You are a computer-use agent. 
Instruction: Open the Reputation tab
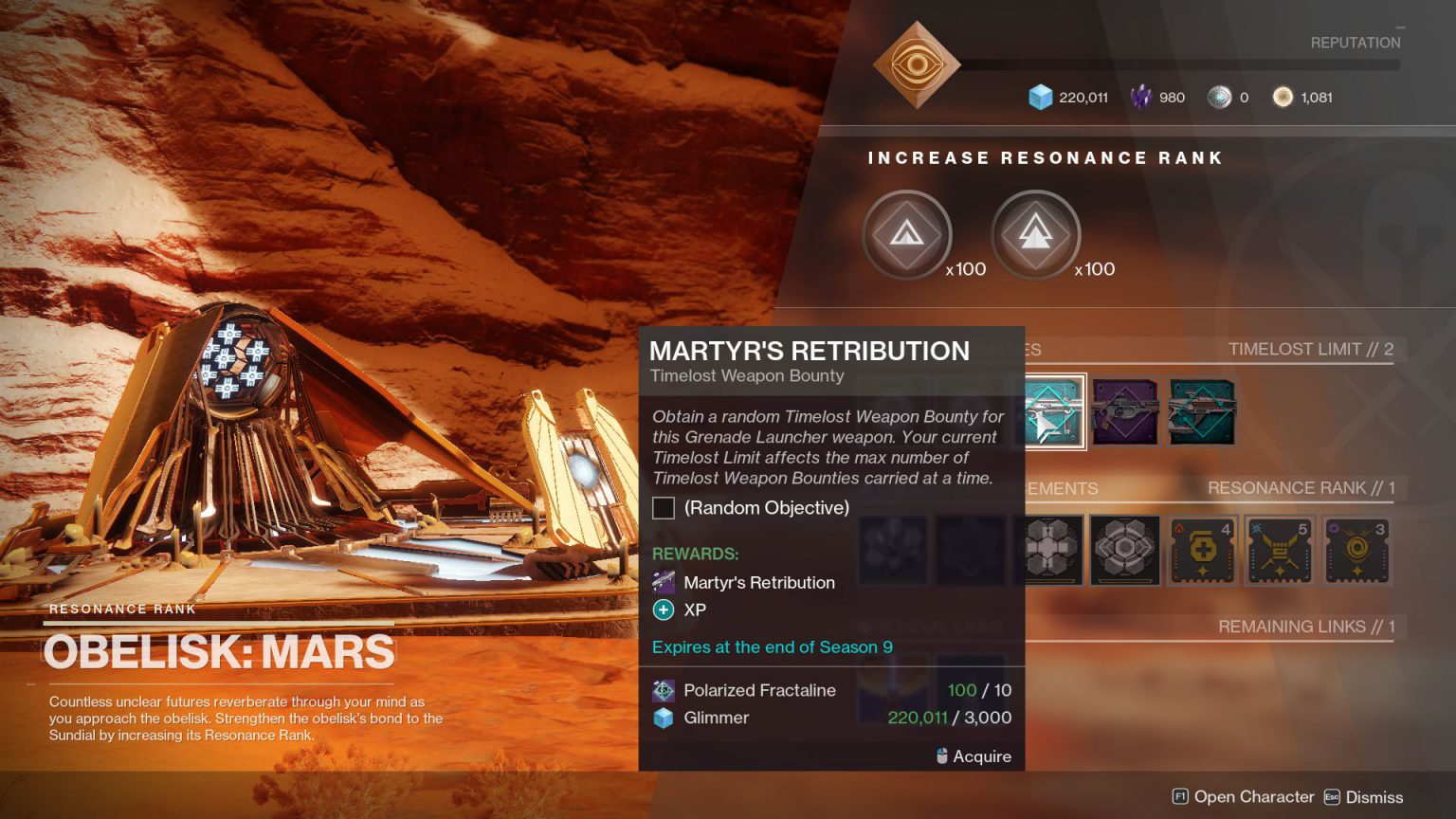1355,42
